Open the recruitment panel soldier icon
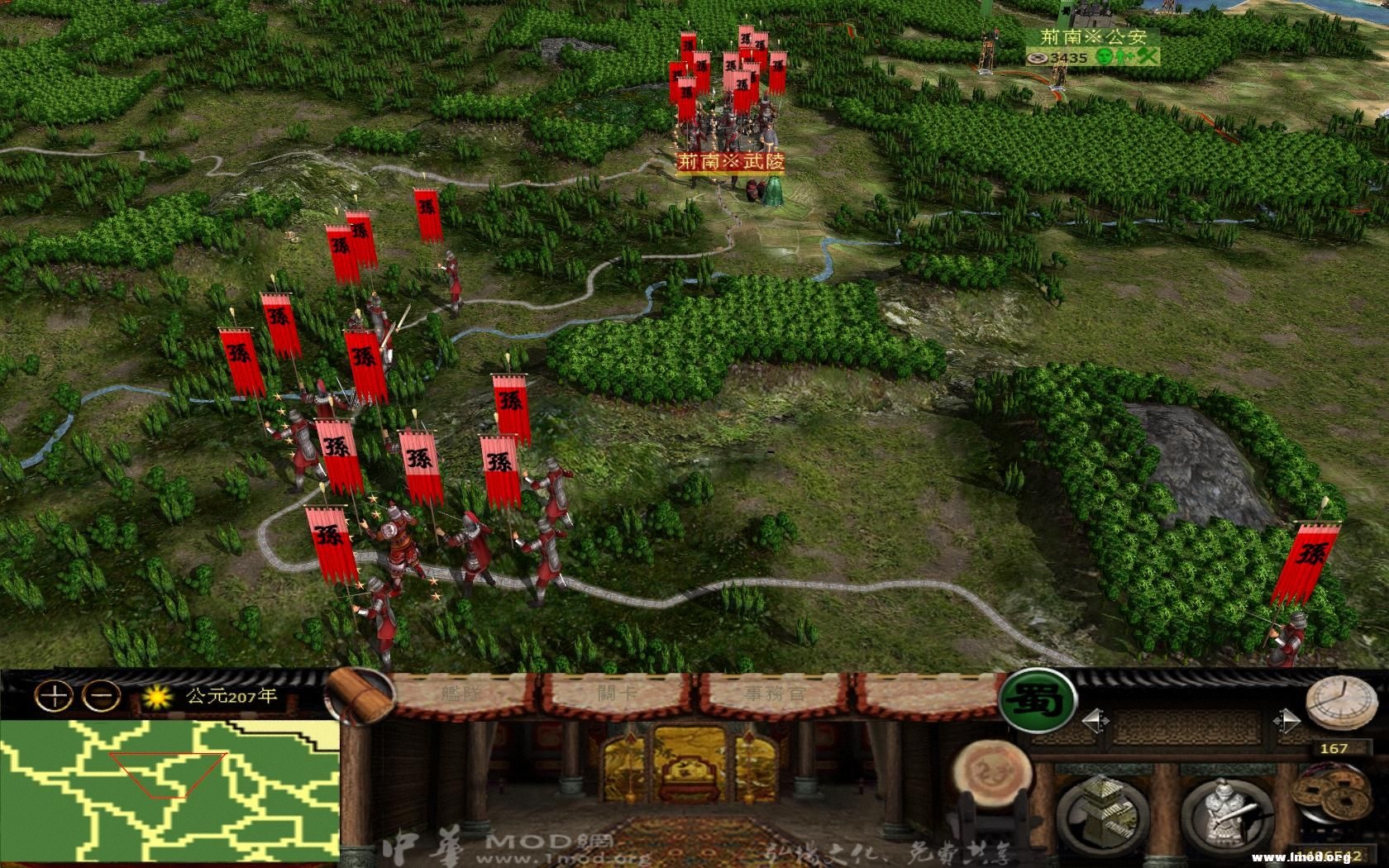 1226,810
